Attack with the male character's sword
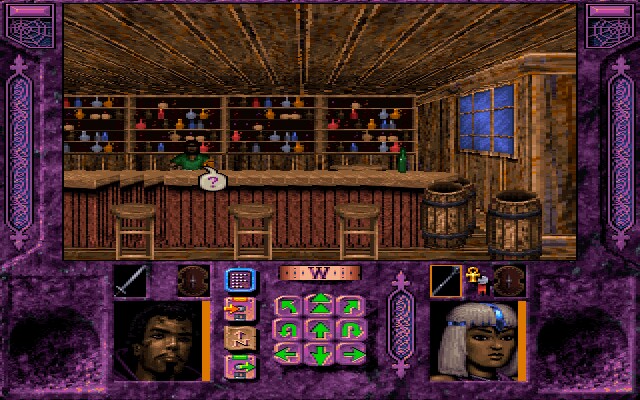 (130, 281)
